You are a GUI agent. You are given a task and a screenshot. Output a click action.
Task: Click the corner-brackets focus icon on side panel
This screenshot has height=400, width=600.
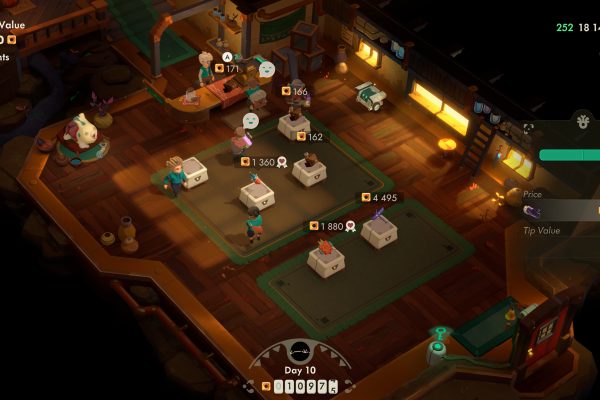528,128
